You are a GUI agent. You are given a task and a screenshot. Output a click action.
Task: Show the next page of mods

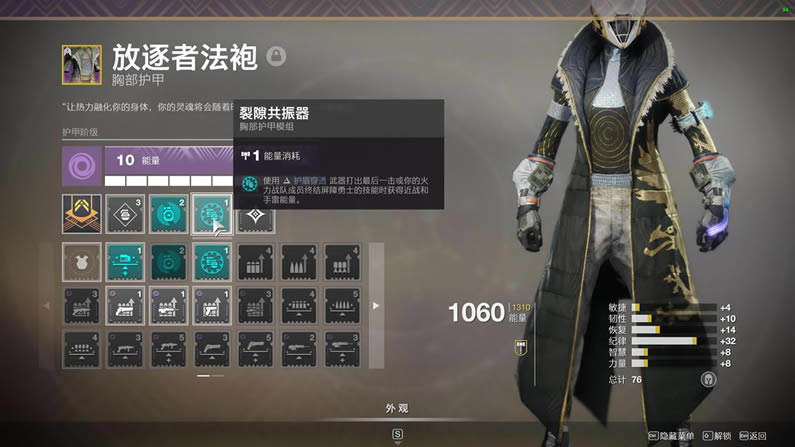click(376, 305)
